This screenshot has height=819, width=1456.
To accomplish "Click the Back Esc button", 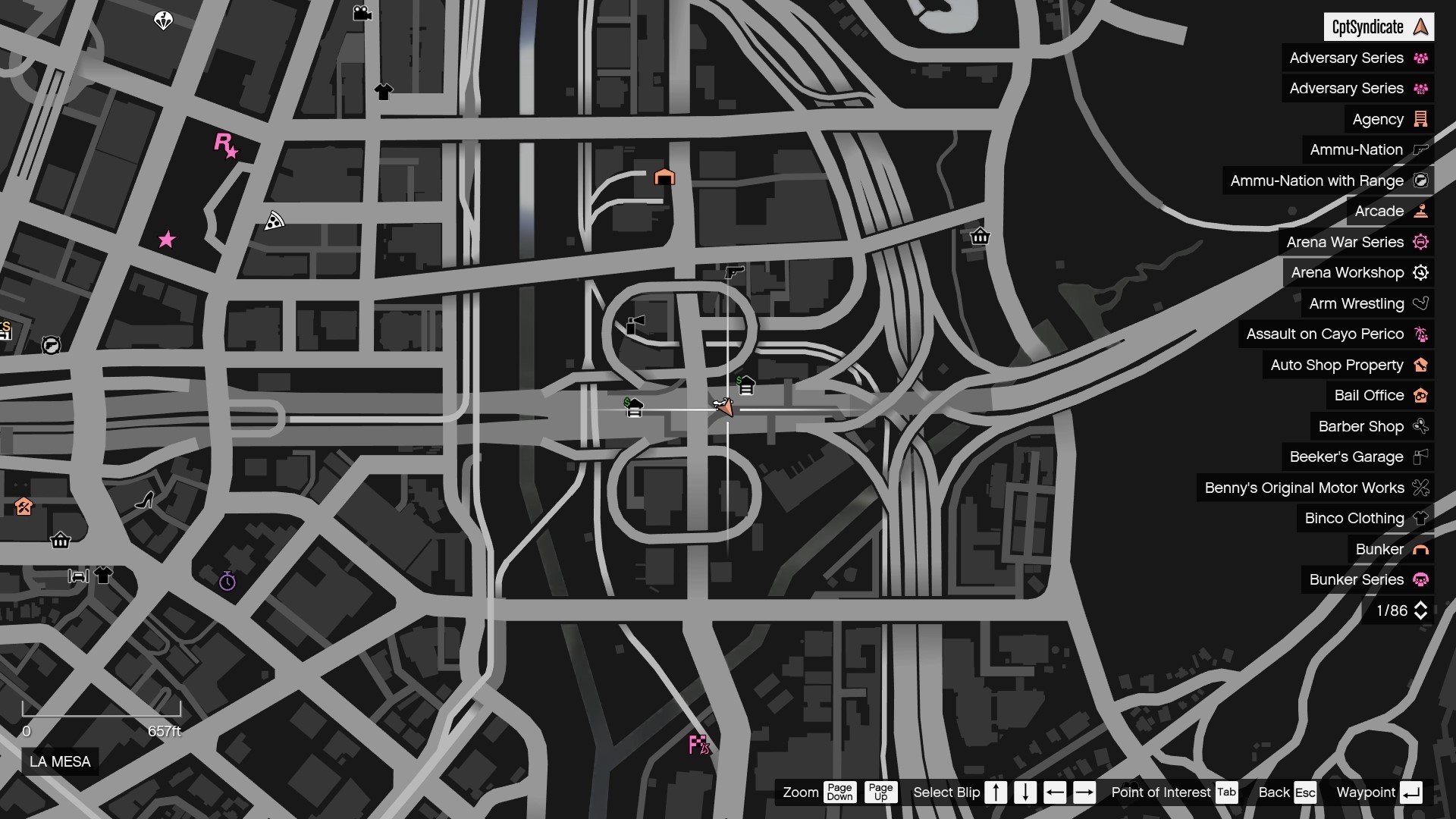I will (1287, 792).
